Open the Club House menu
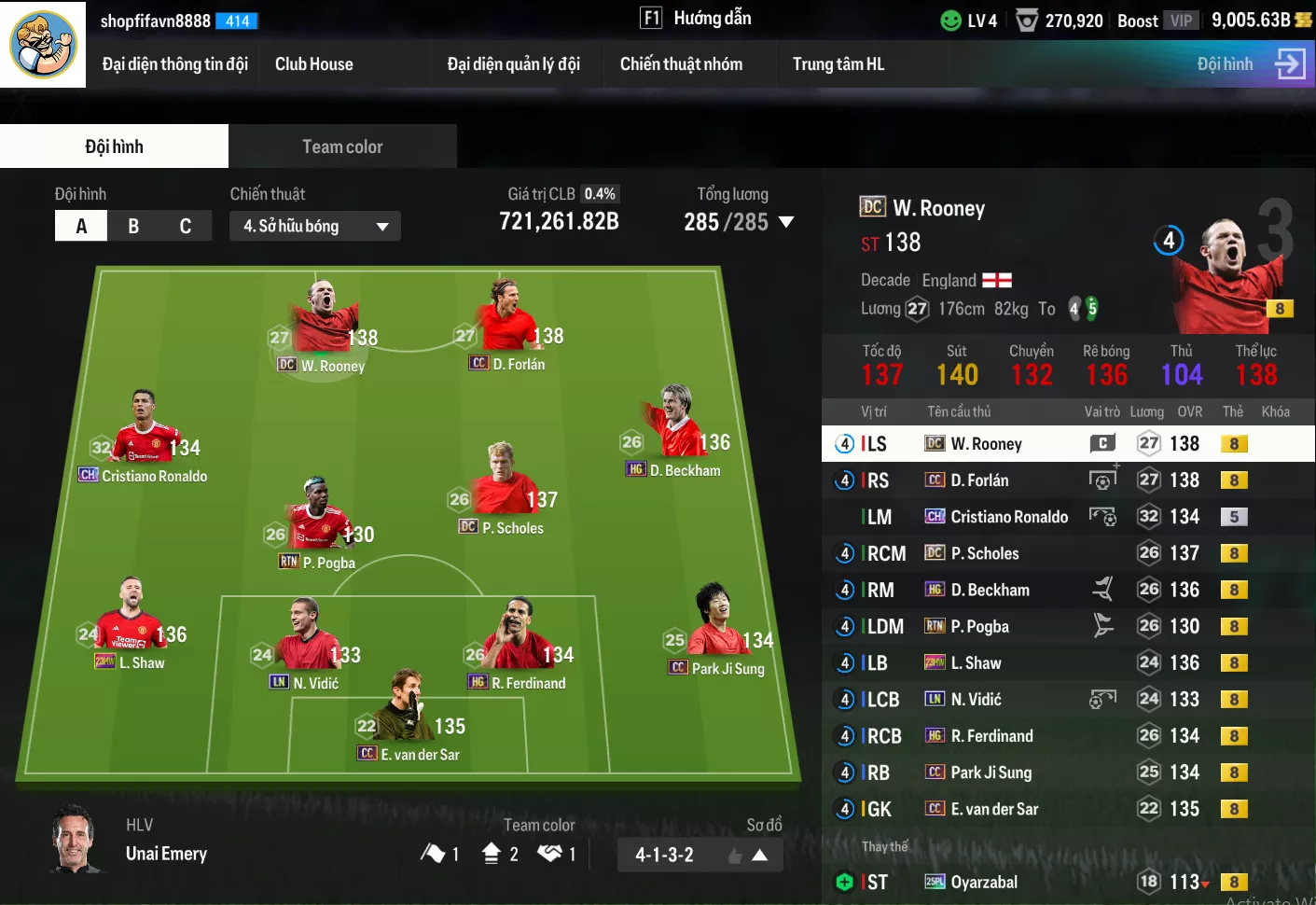This screenshot has width=1316, height=905. tap(313, 64)
